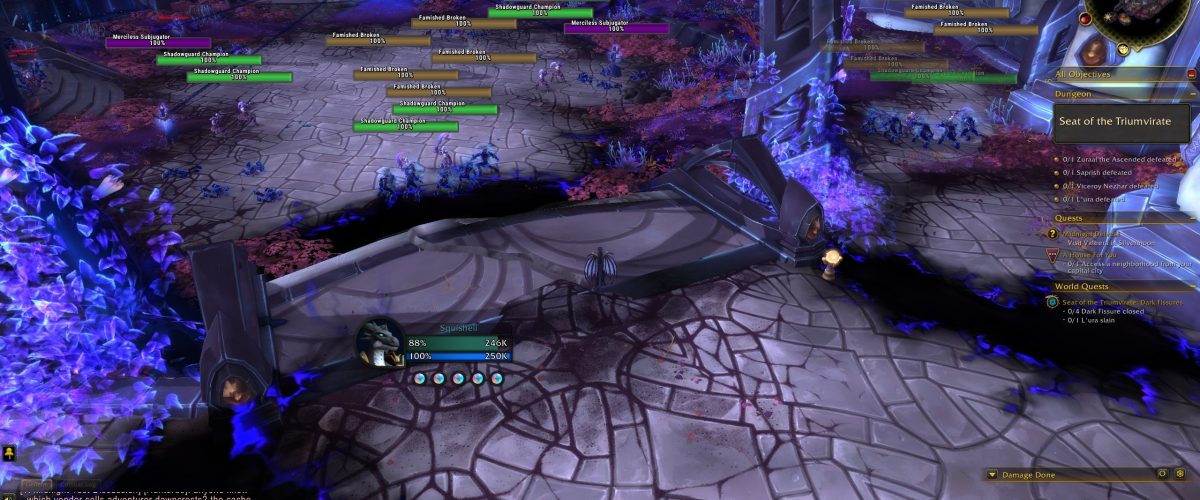This screenshot has width=1200, height=500.
Task: Click the Squishell dragon player portrait
Action: [x=380, y=342]
